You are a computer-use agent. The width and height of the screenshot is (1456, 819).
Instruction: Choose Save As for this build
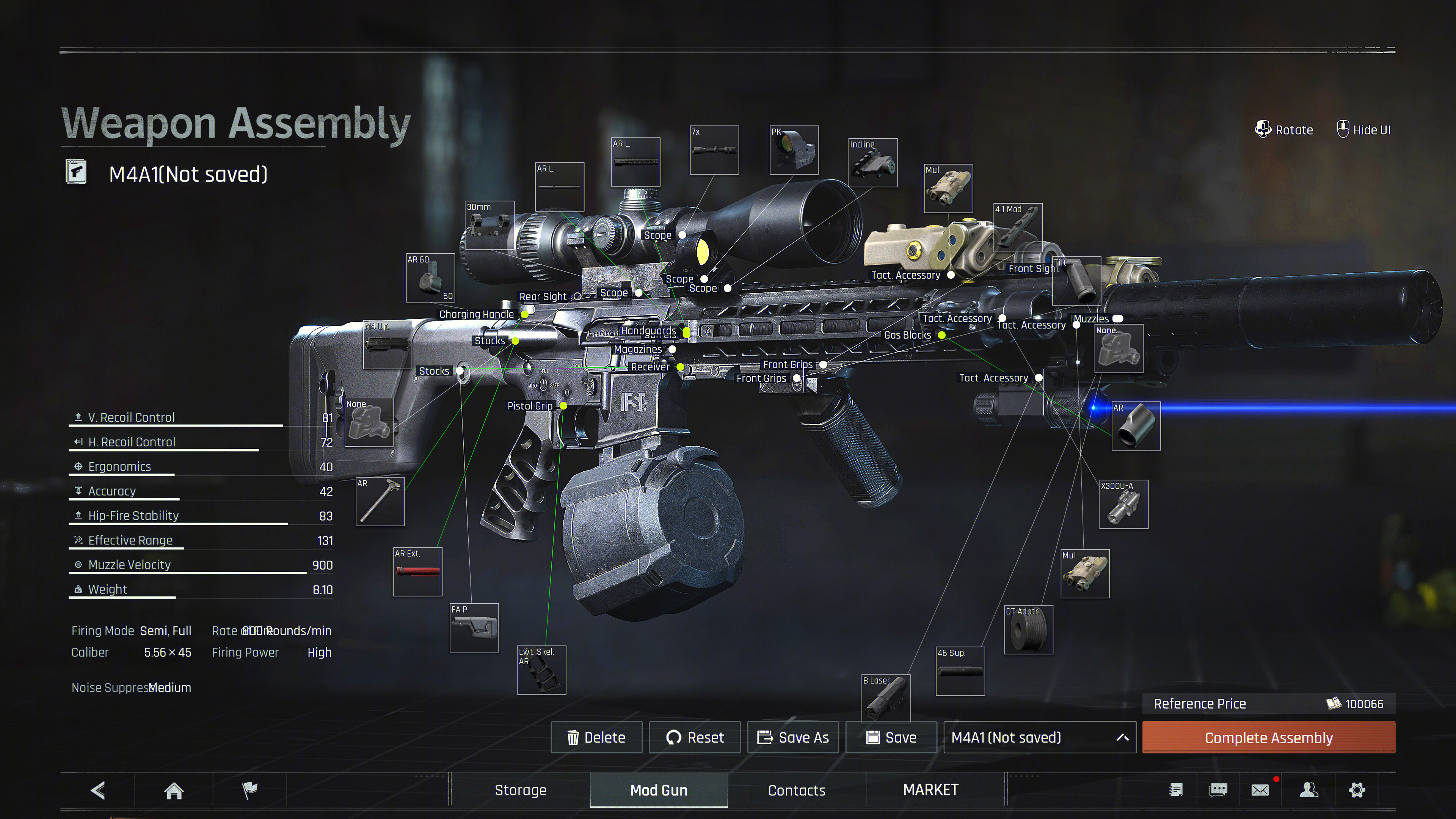click(793, 737)
